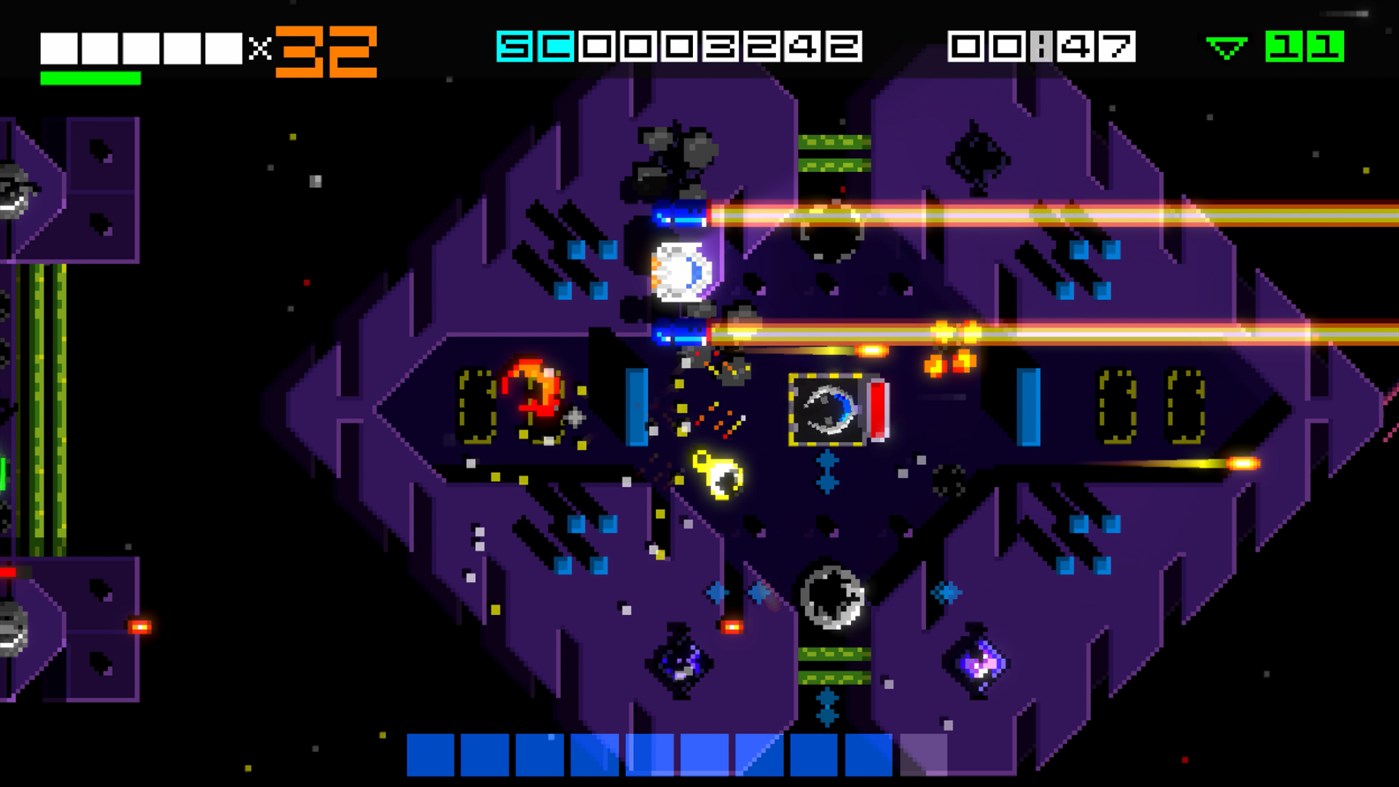
Task: Click the green inverted triangle icon
Action: coord(1226,46)
